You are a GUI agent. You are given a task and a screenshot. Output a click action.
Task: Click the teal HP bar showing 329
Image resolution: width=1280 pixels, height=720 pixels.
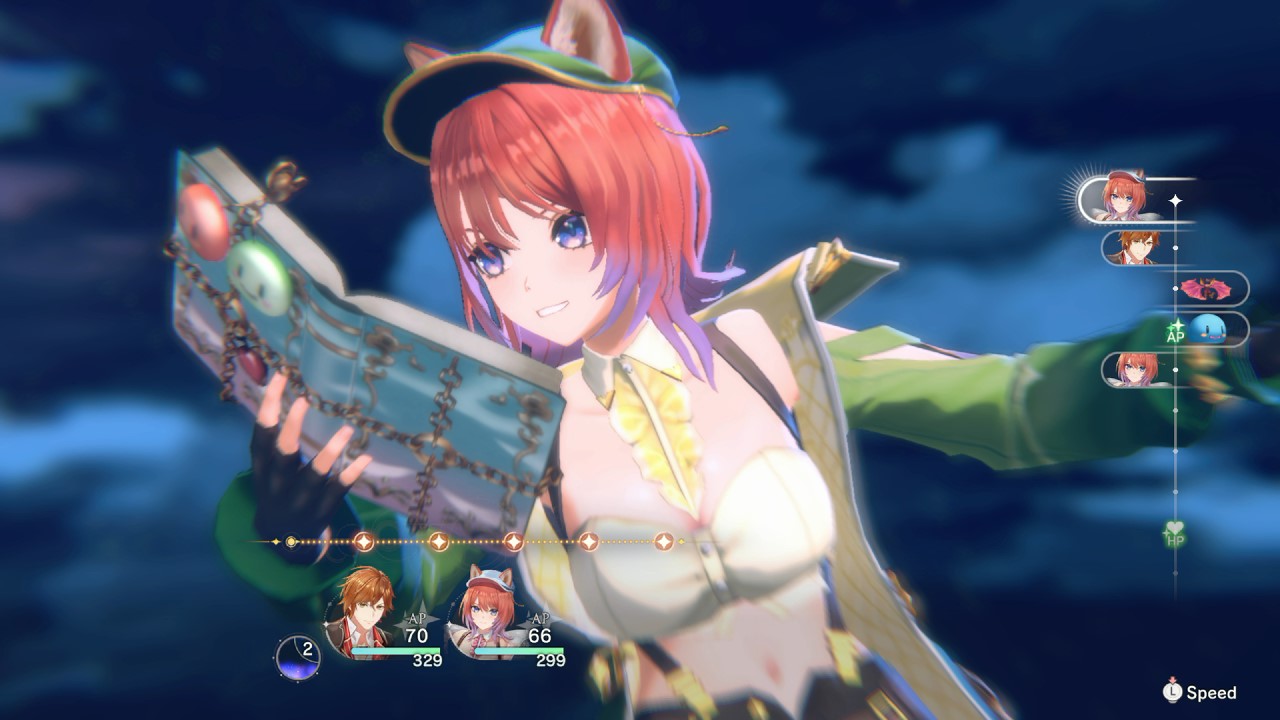click(x=397, y=650)
